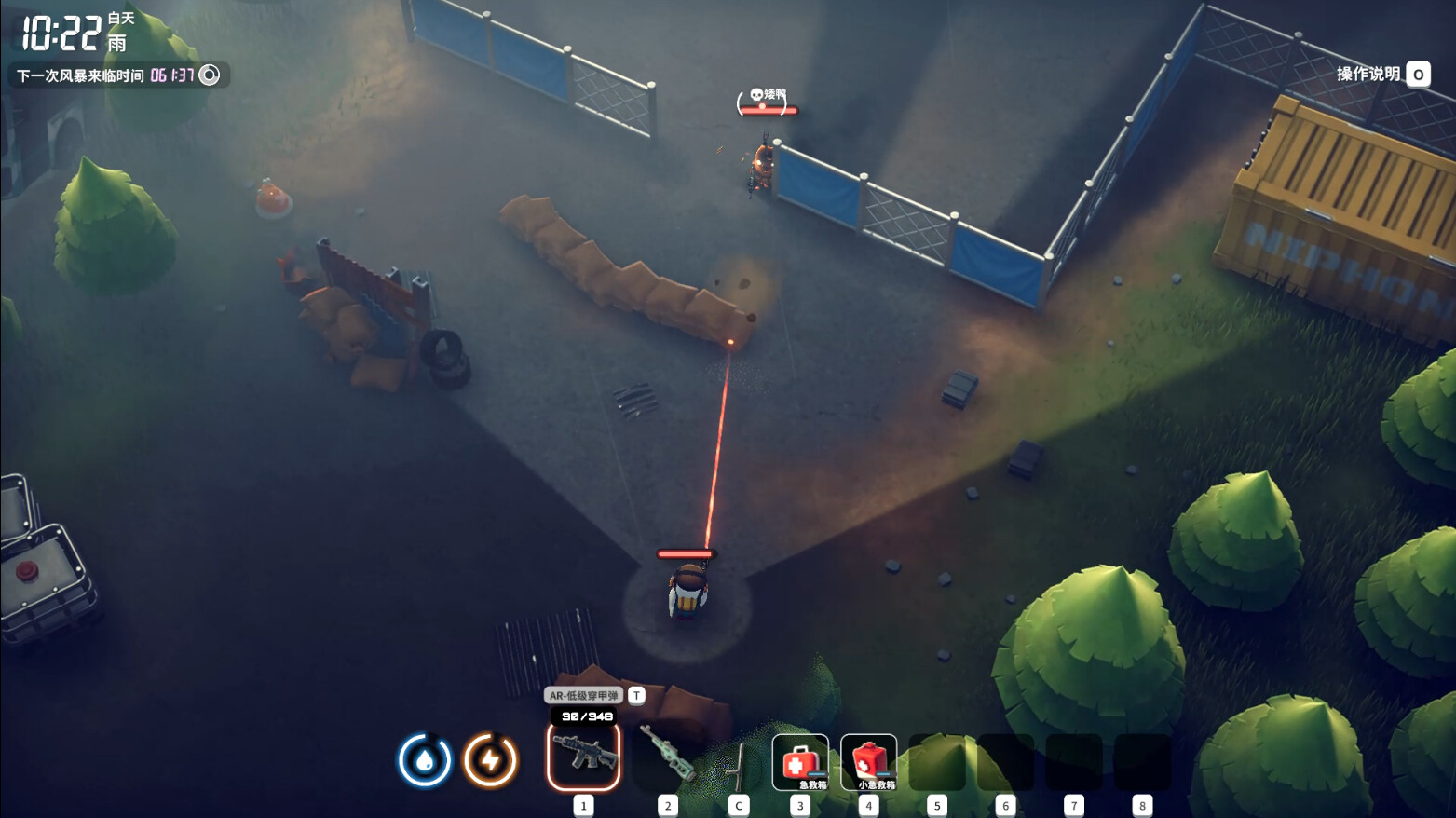The image size is (1456, 818).
Task: Select the assault rifle weapon slot
Action: tap(584, 757)
